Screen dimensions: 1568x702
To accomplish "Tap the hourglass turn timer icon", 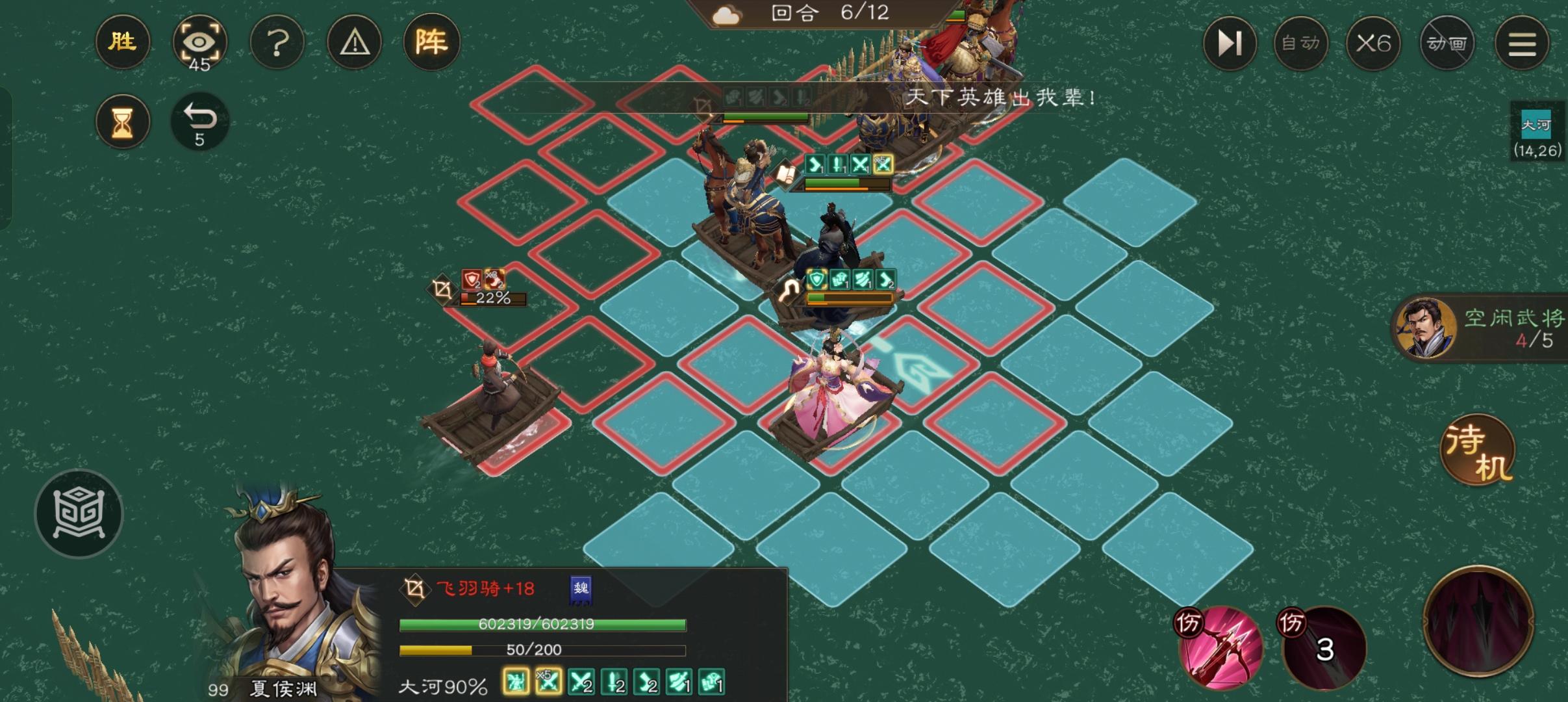I will tap(123, 122).
